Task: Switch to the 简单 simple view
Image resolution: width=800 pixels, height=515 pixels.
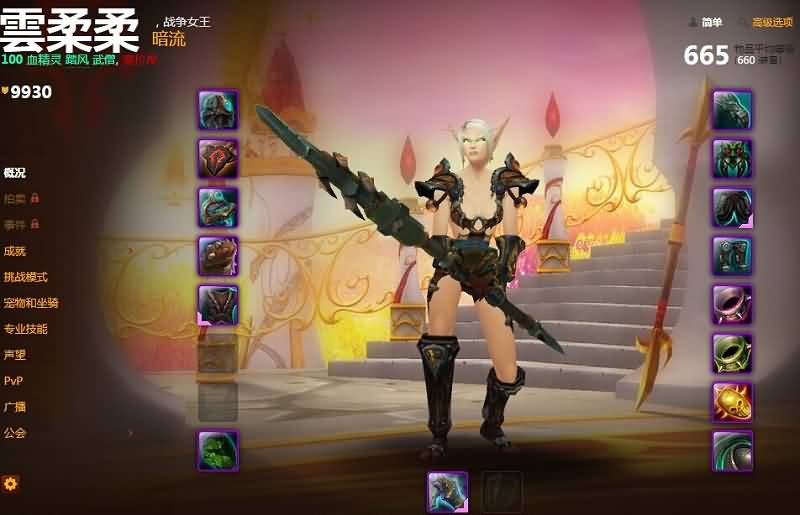Action: tap(706, 22)
